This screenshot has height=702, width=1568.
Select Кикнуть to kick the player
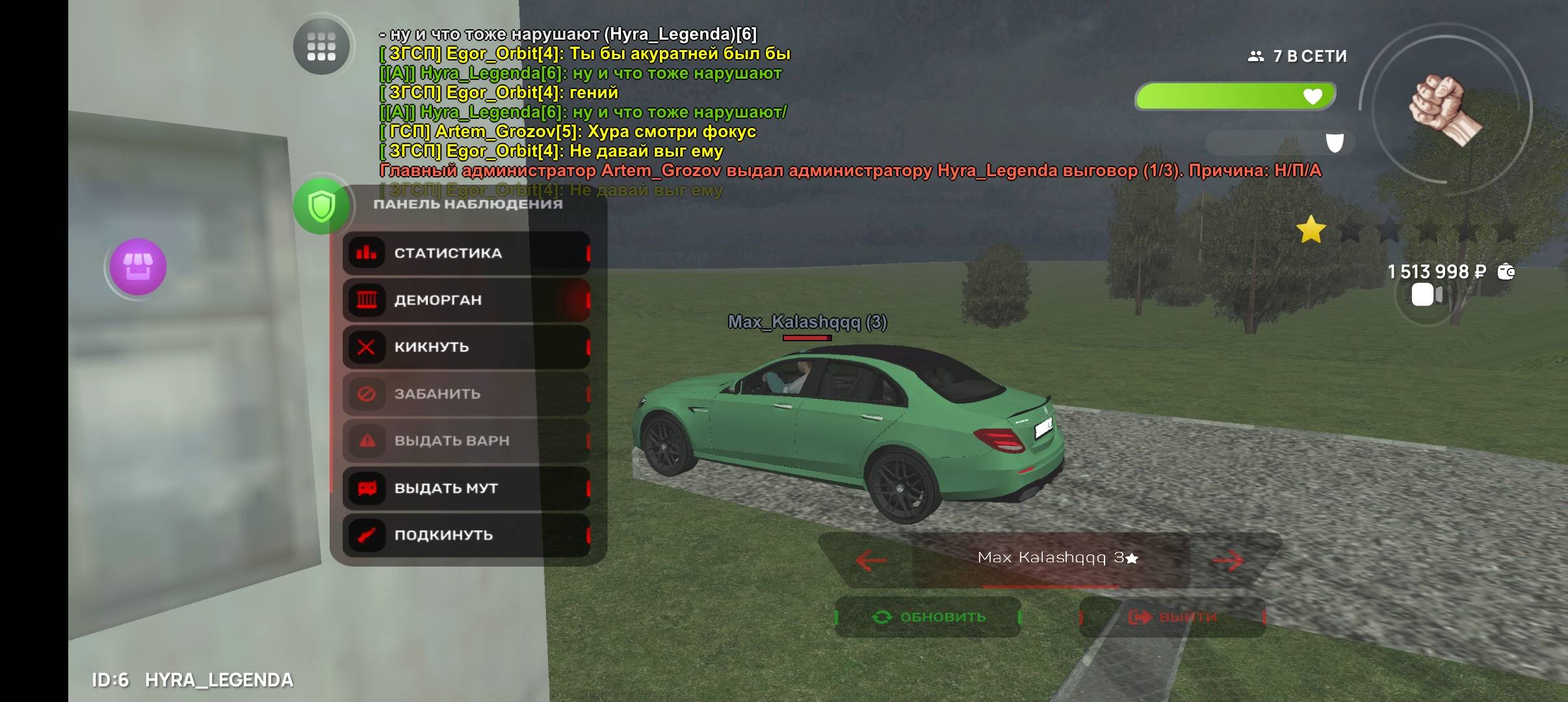(x=466, y=347)
